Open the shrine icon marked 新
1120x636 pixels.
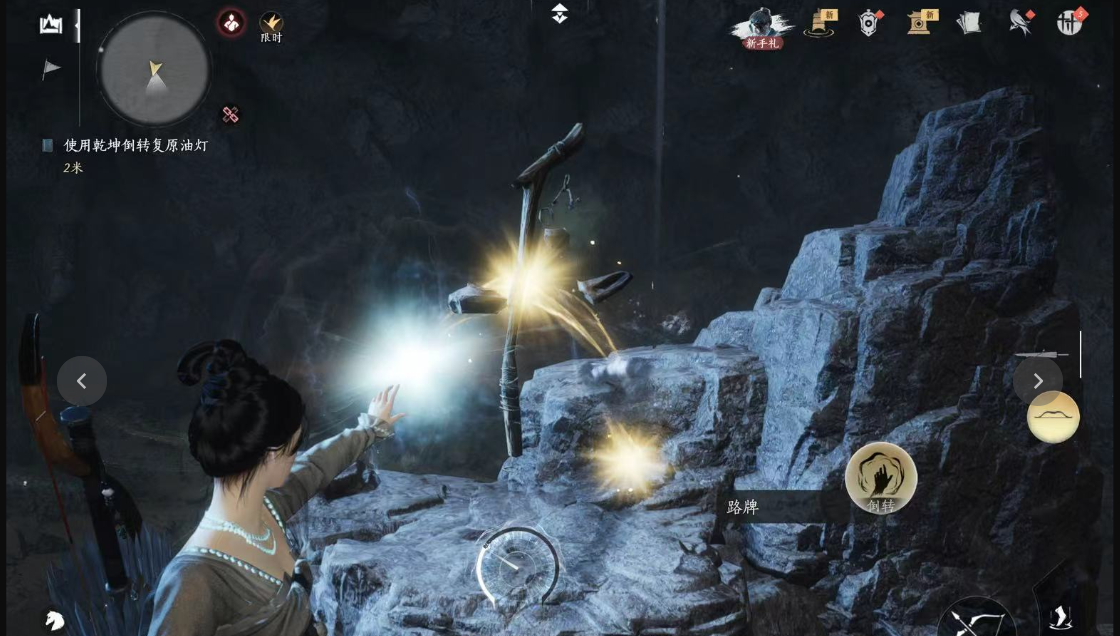click(922, 23)
